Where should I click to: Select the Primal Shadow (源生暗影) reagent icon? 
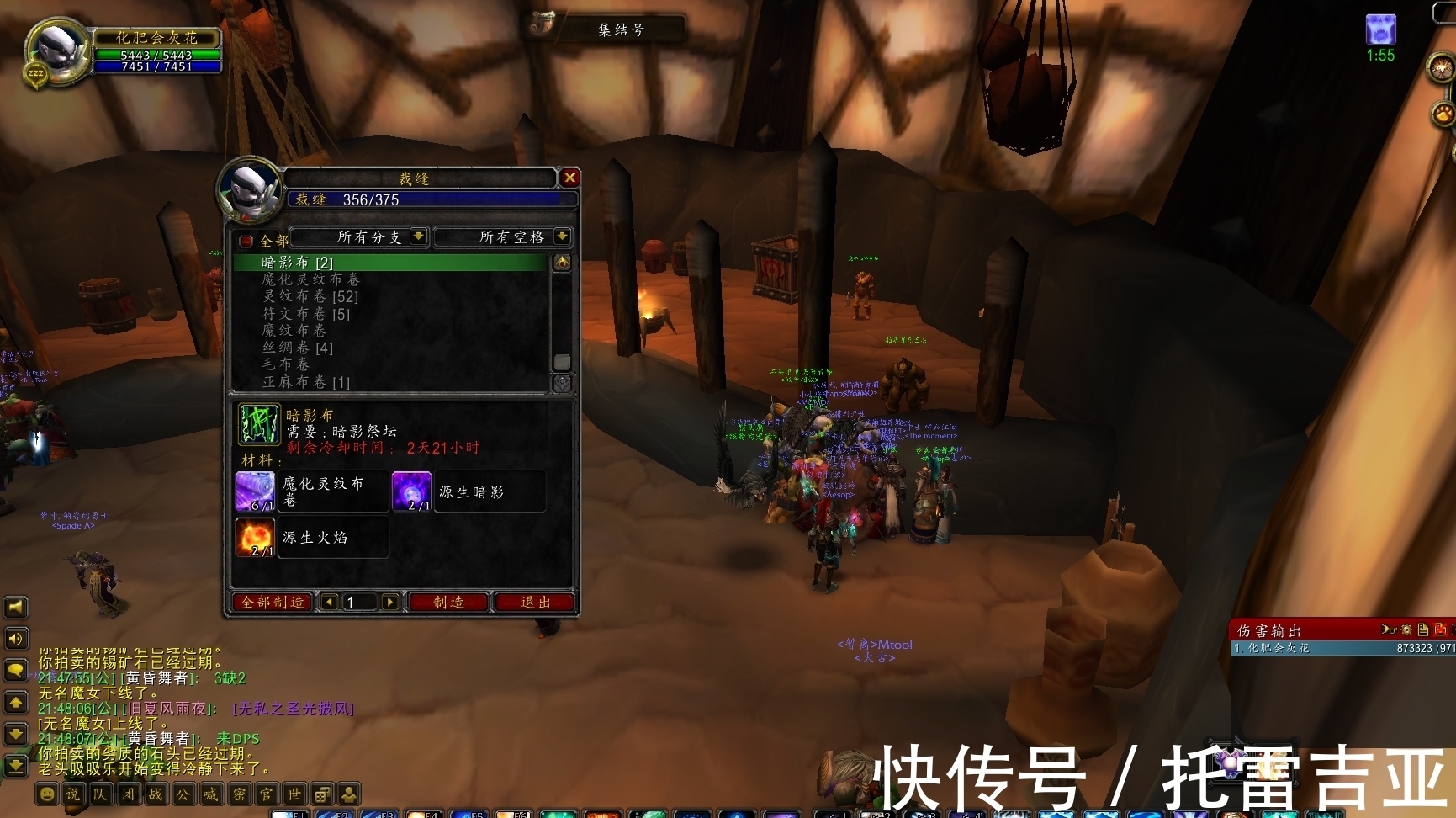point(410,491)
